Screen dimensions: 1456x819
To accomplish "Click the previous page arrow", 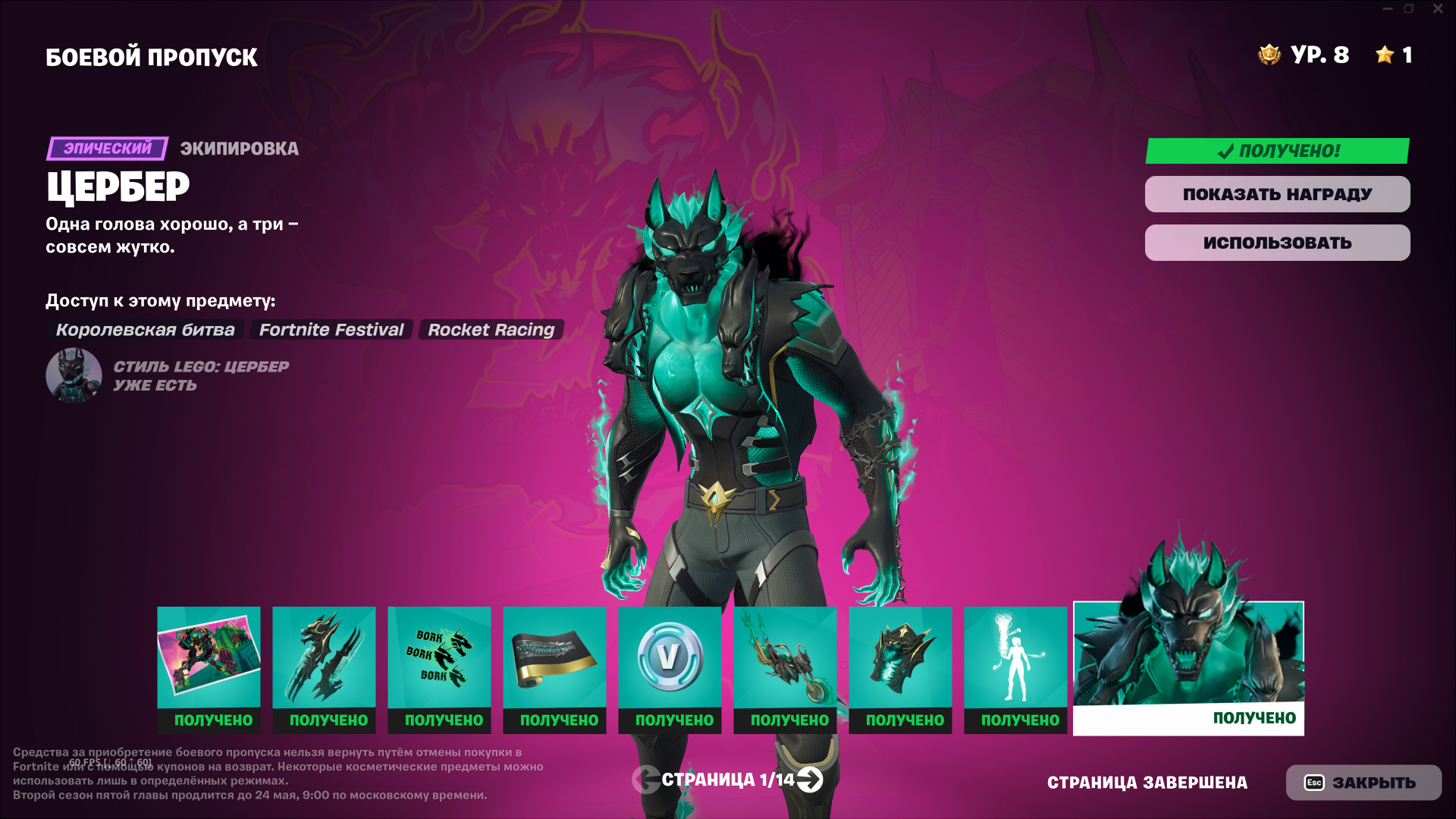I will (645, 780).
